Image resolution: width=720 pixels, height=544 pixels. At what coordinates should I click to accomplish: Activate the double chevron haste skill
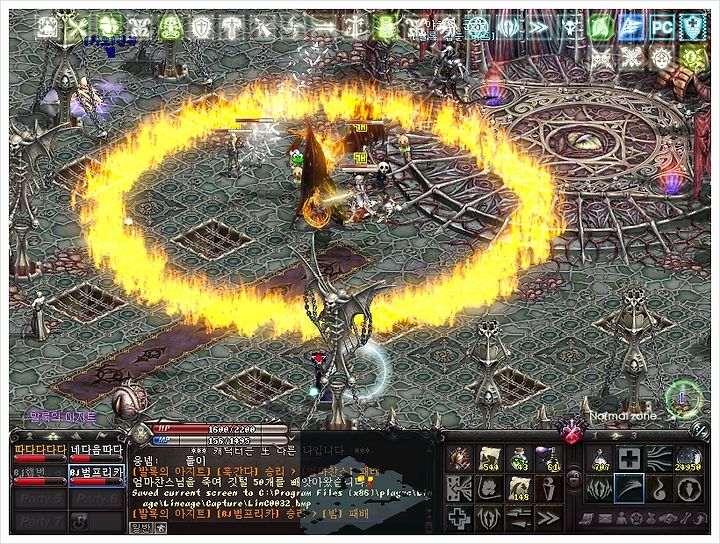pyautogui.click(x=548, y=517)
